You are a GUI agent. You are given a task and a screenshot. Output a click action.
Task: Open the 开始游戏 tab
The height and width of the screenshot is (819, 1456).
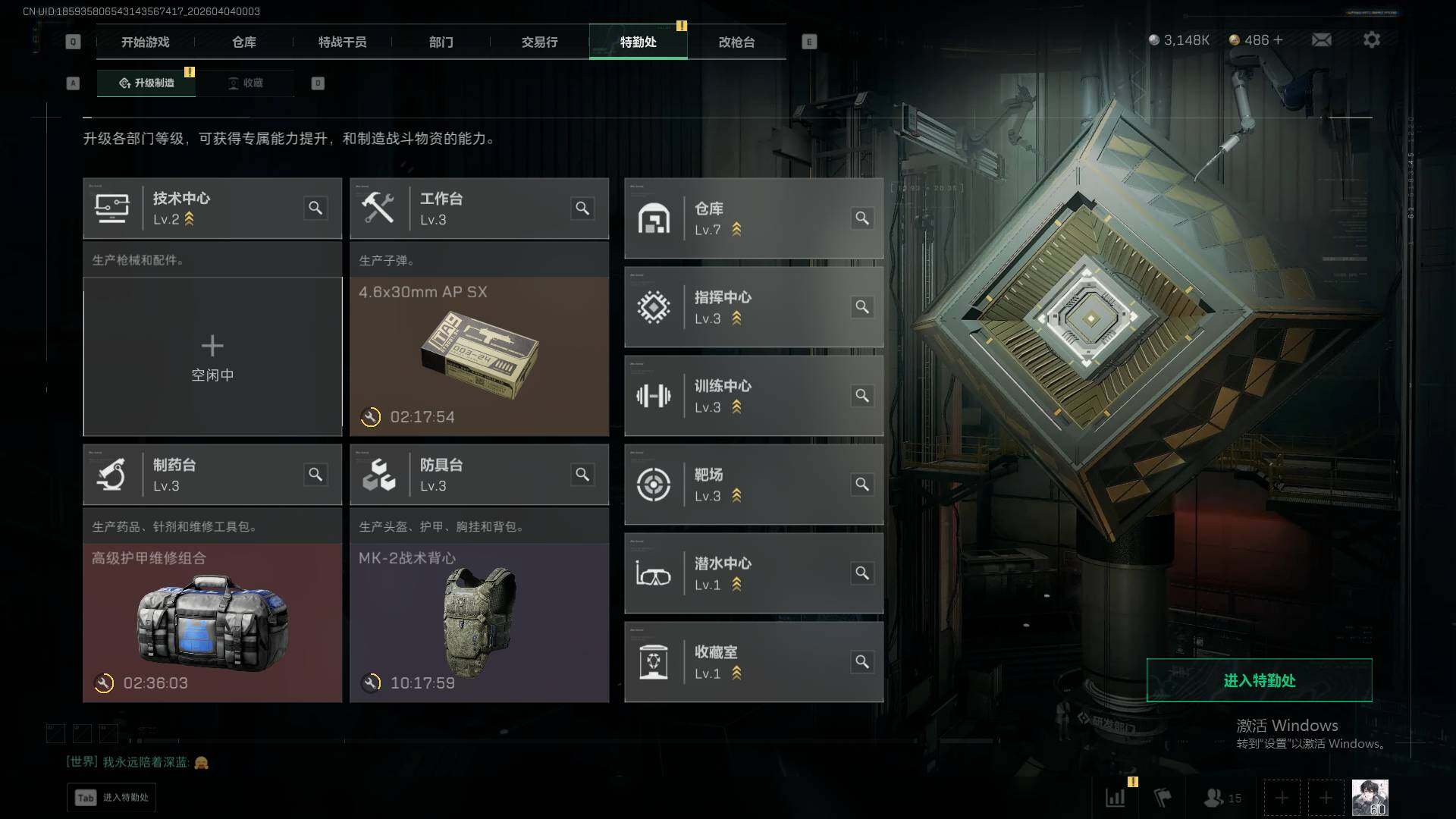[x=145, y=42]
